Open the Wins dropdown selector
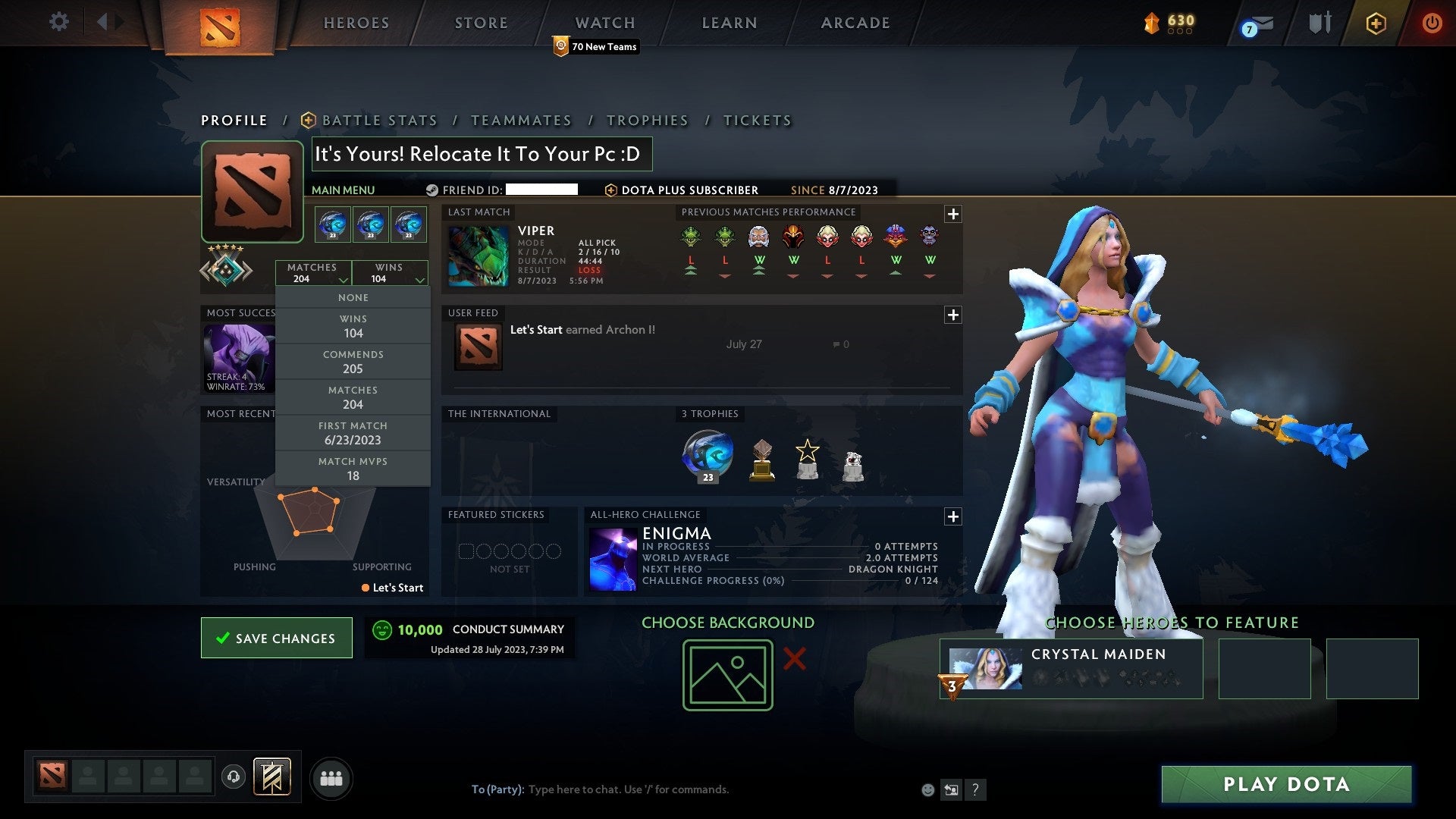1456x819 pixels. point(390,273)
